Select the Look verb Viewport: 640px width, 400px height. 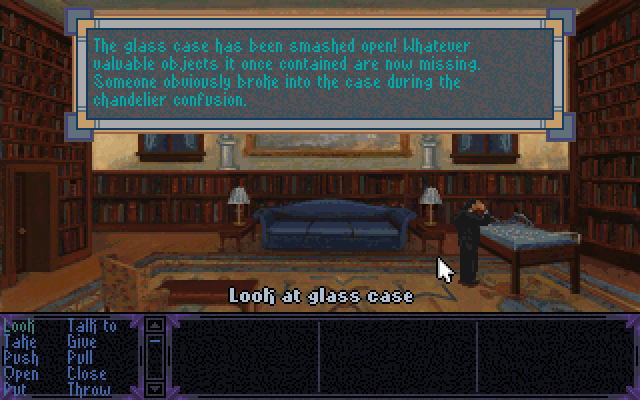click(20, 325)
